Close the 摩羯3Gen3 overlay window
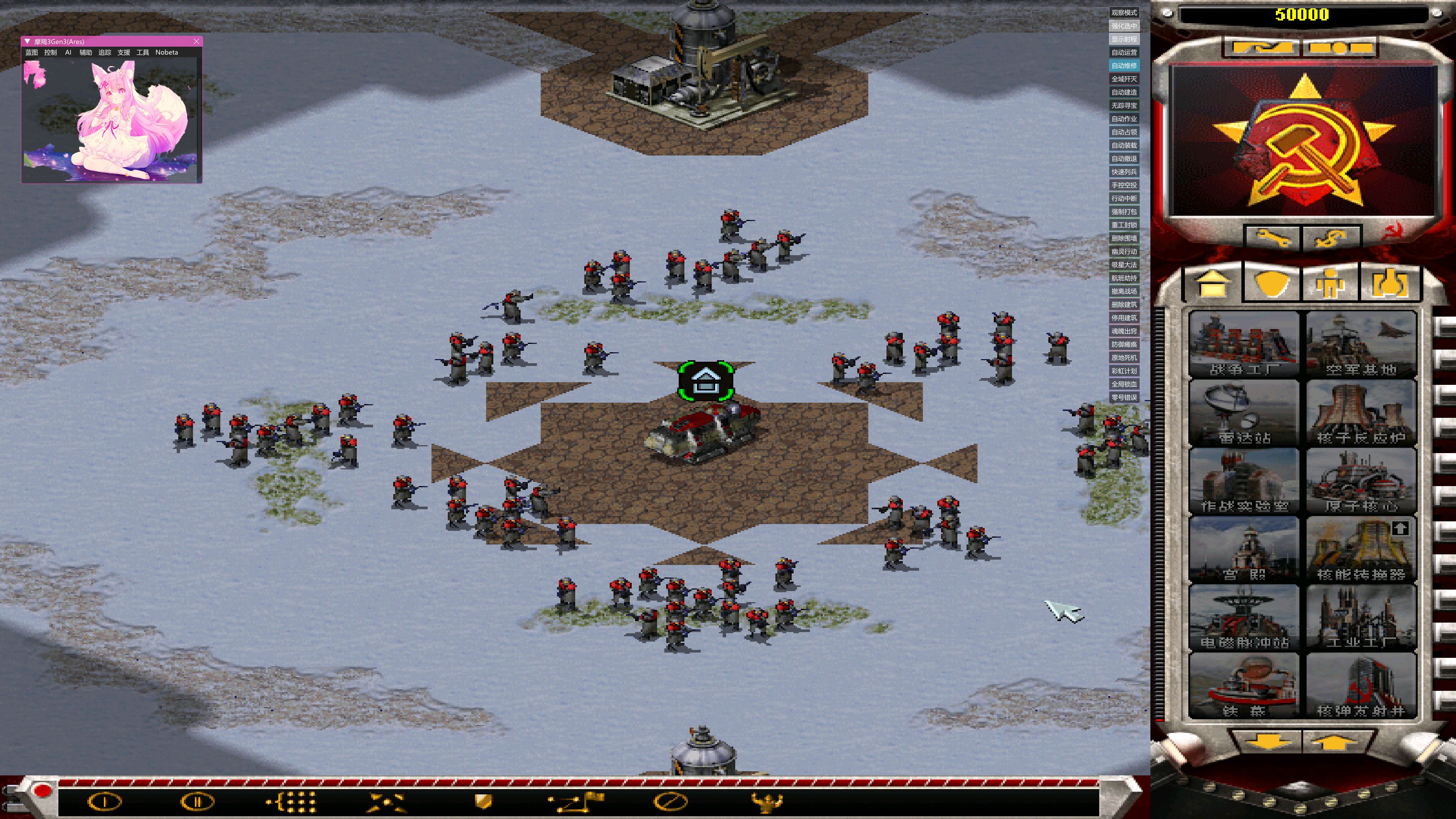 point(196,41)
